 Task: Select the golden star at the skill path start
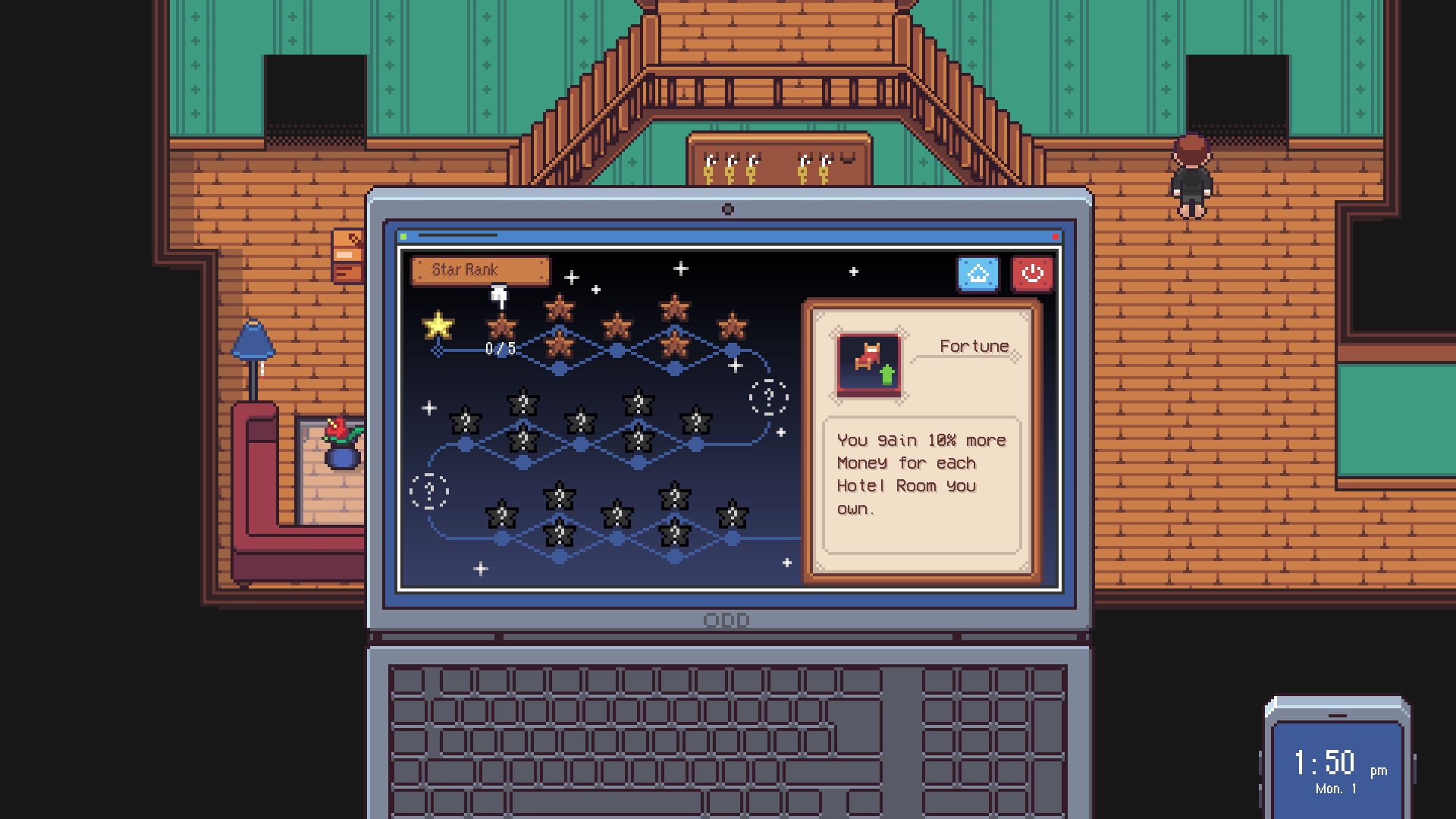click(x=436, y=328)
